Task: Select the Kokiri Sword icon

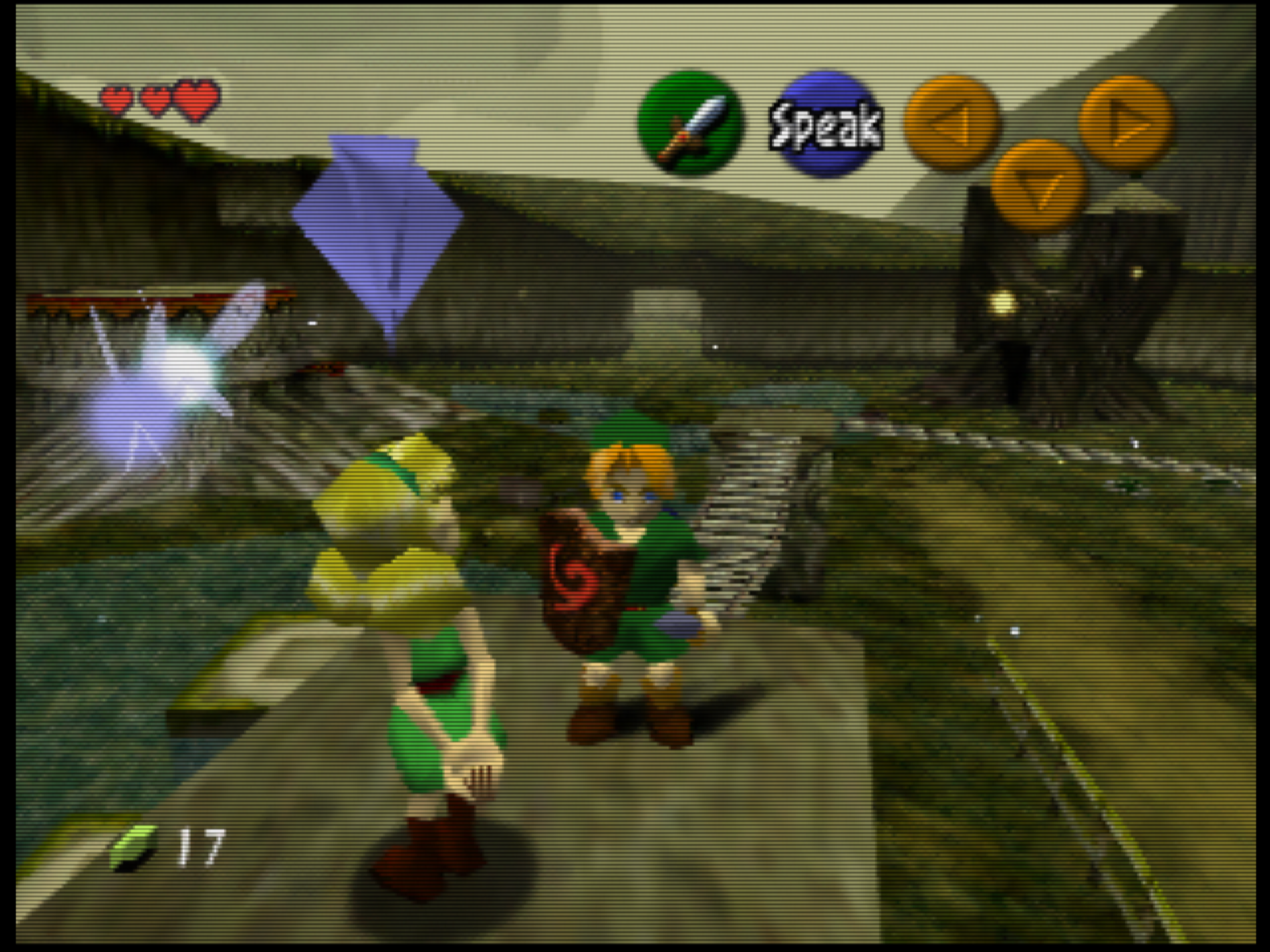Action: pos(690,124)
